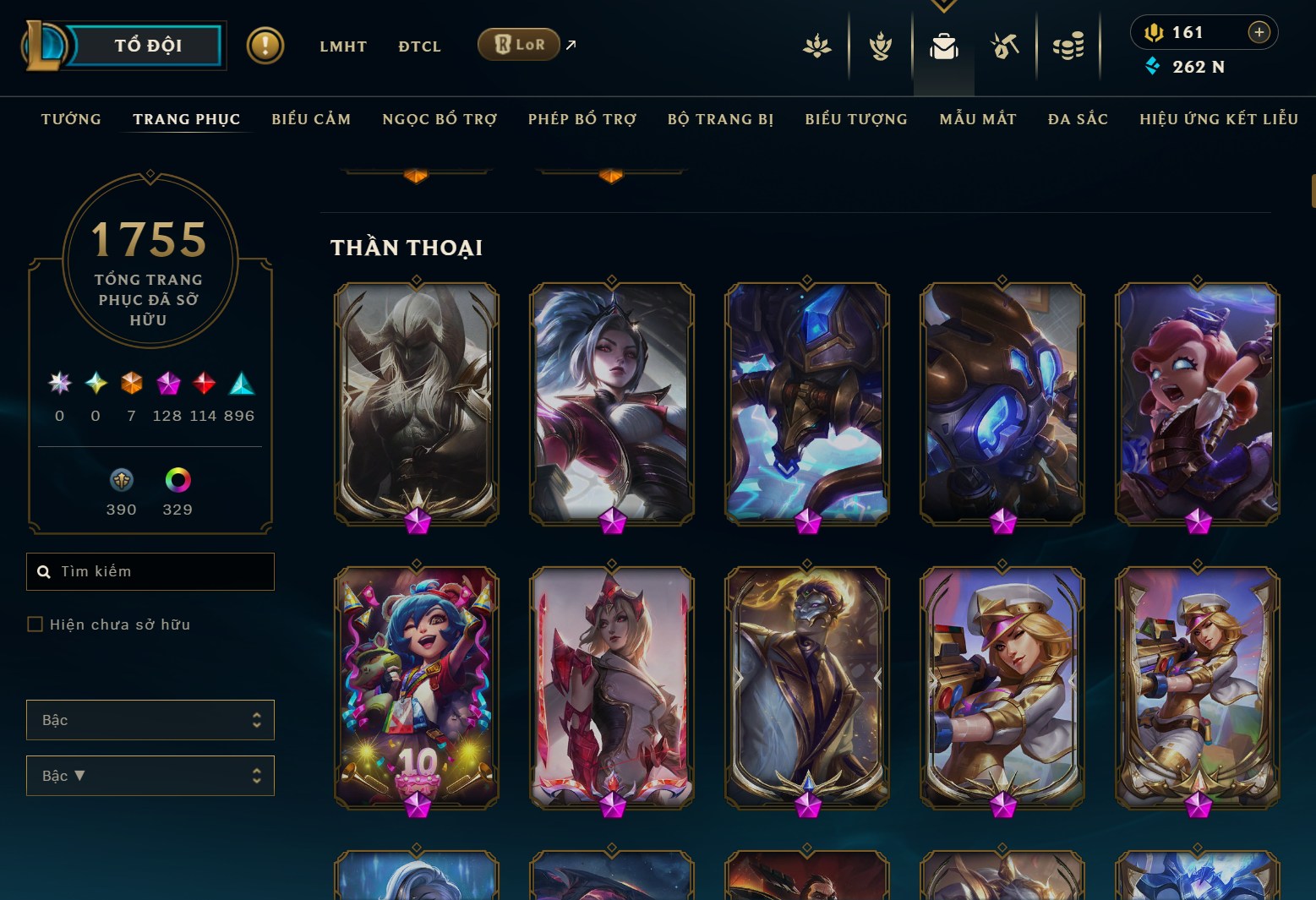Image resolution: width=1316 pixels, height=900 pixels.
Task: Click the blue essence icon showing 262 N
Action: pos(1152,66)
